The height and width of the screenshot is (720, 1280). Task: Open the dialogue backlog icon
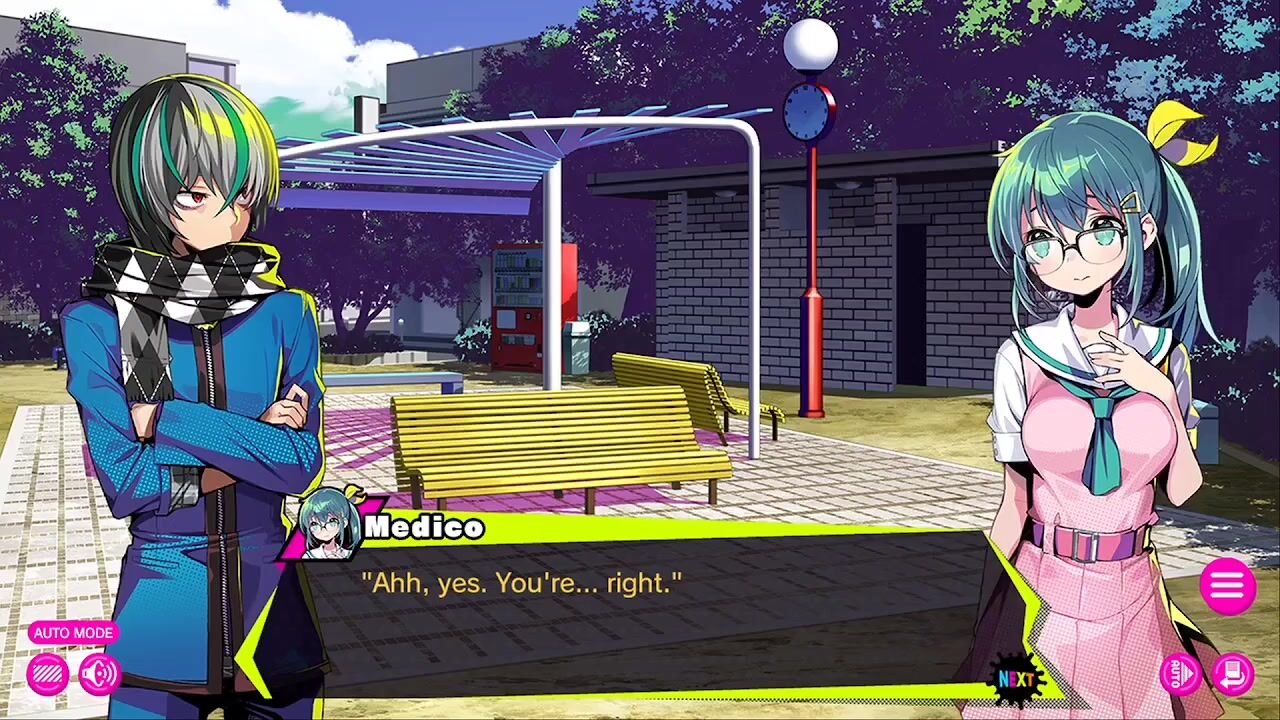(1234, 673)
